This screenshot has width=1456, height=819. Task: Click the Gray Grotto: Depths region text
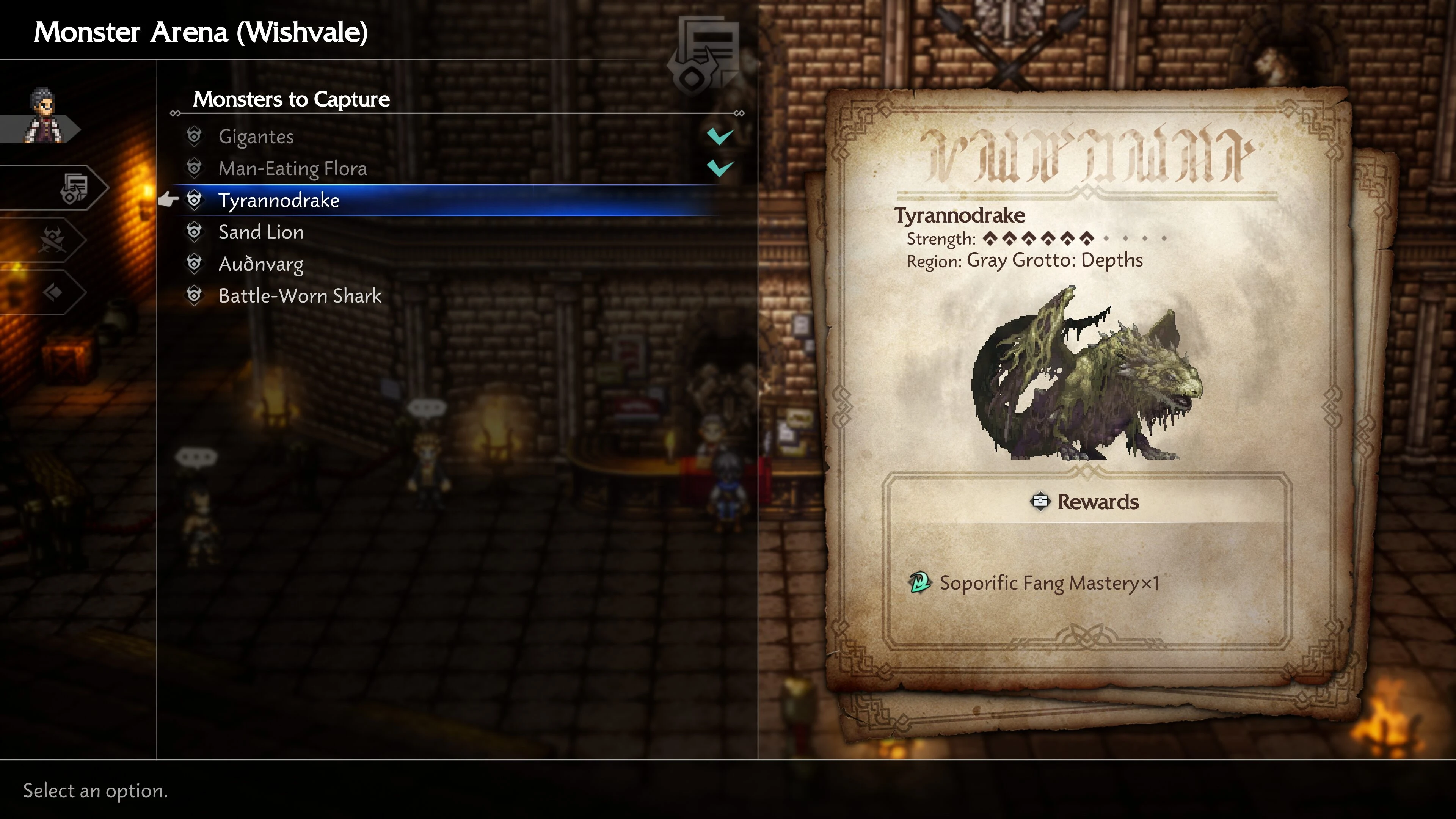click(1055, 260)
